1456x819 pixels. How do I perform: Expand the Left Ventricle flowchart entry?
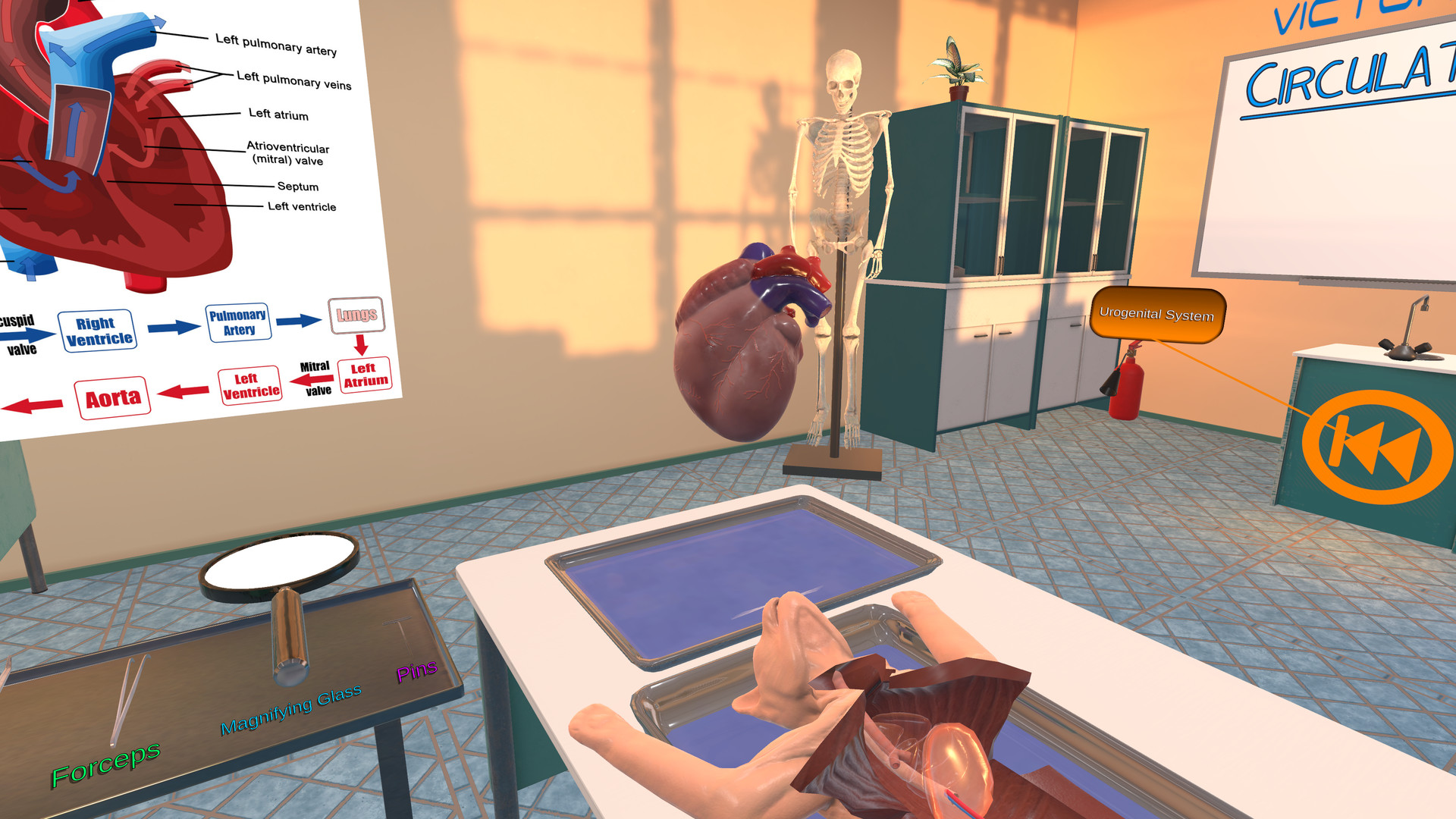(250, 383)
